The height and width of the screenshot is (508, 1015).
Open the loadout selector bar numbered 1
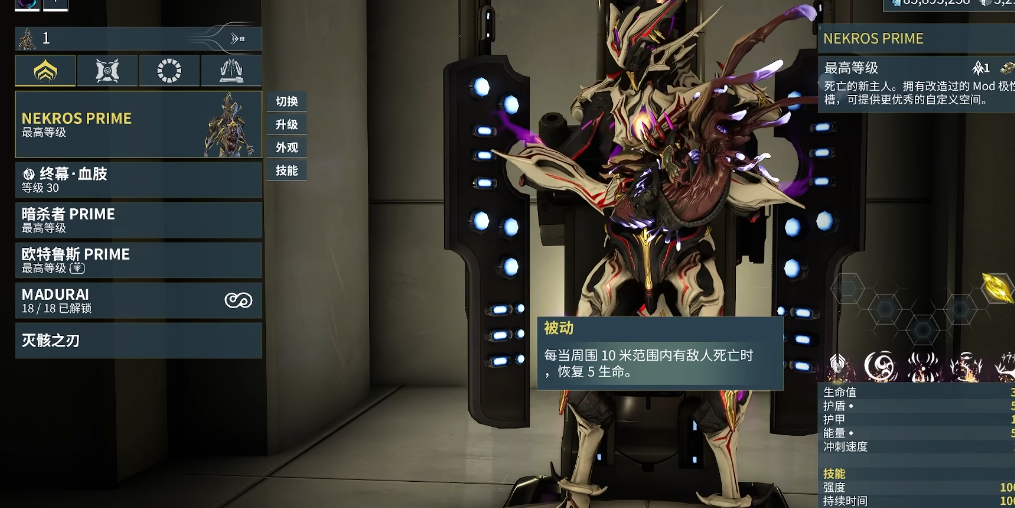[139, 38]
